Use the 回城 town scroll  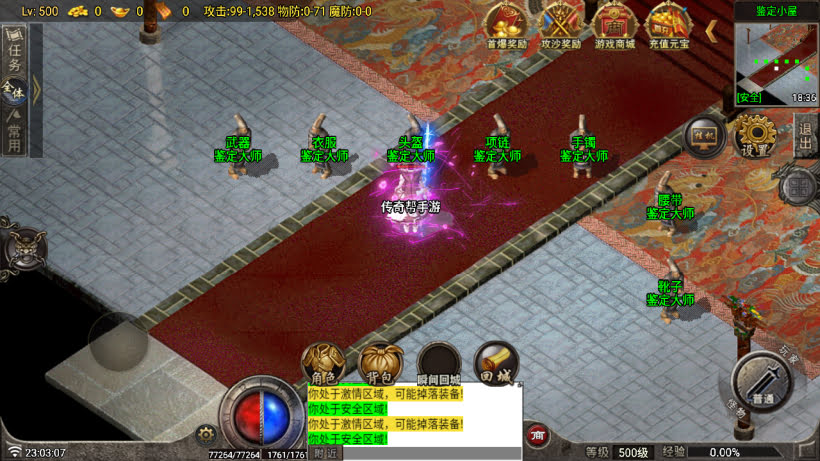click(496, 362)
